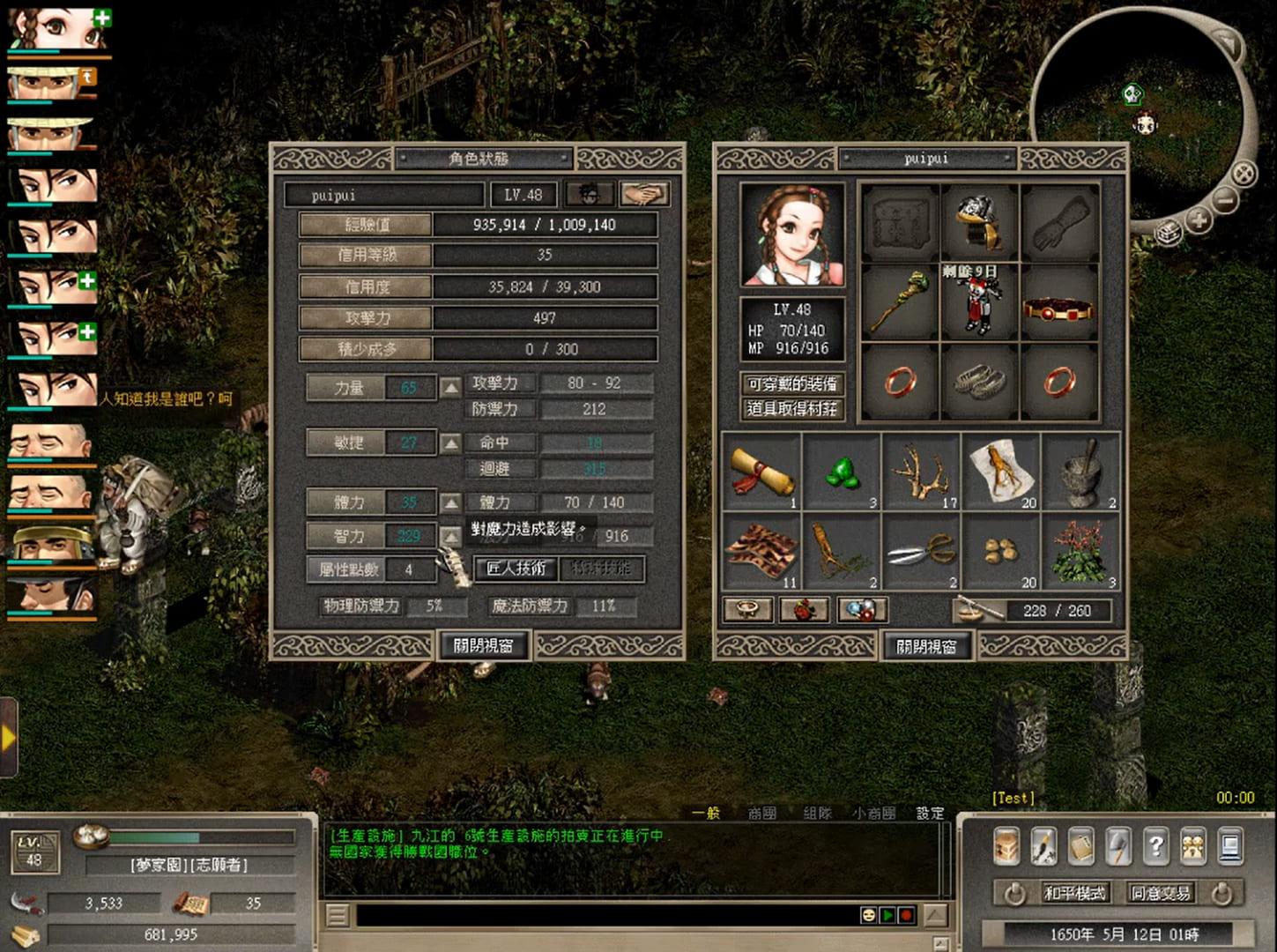Select the mortar and pestle item
Viewport: 1277px width, 952px height.
1080,472
